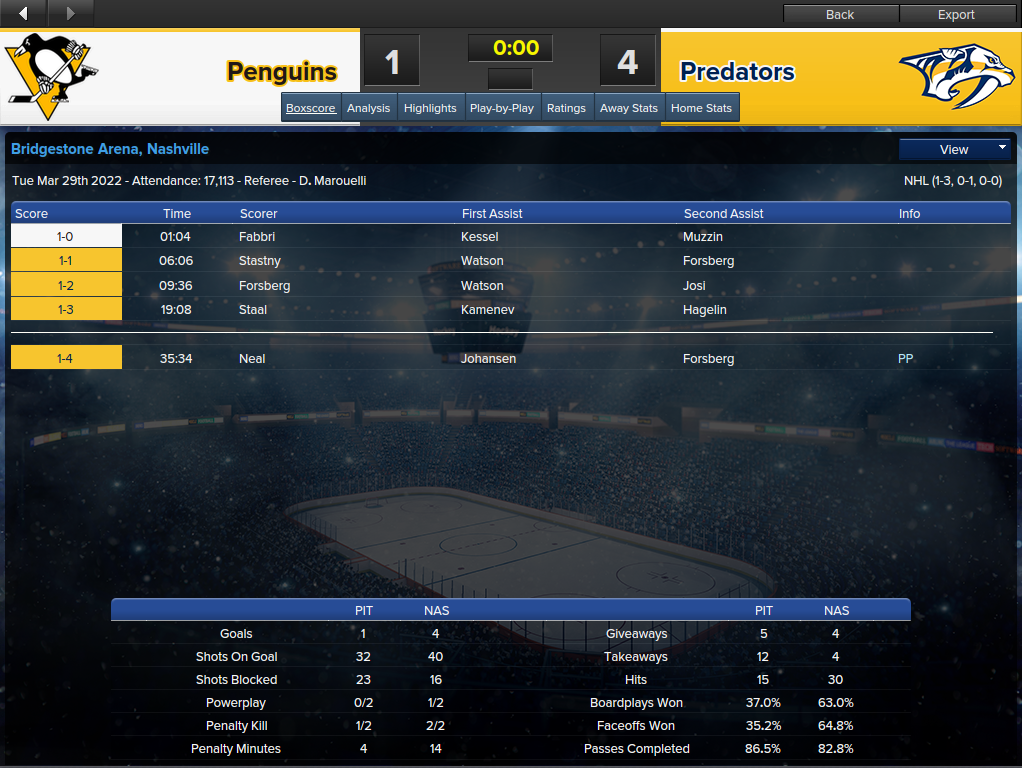Image resolution: width=1022 pixels, height=768 pixels.
Task: Select goal scorer Fabbri
Action: 257,237
